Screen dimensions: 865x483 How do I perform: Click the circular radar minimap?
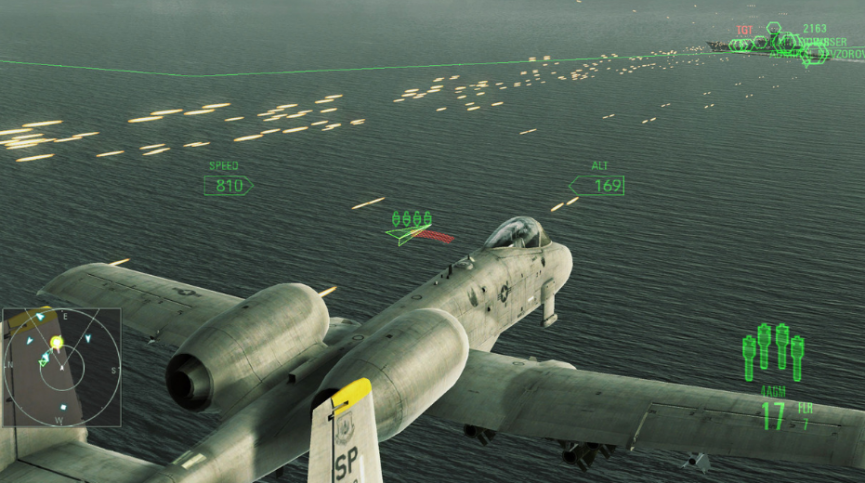(60, 367)
